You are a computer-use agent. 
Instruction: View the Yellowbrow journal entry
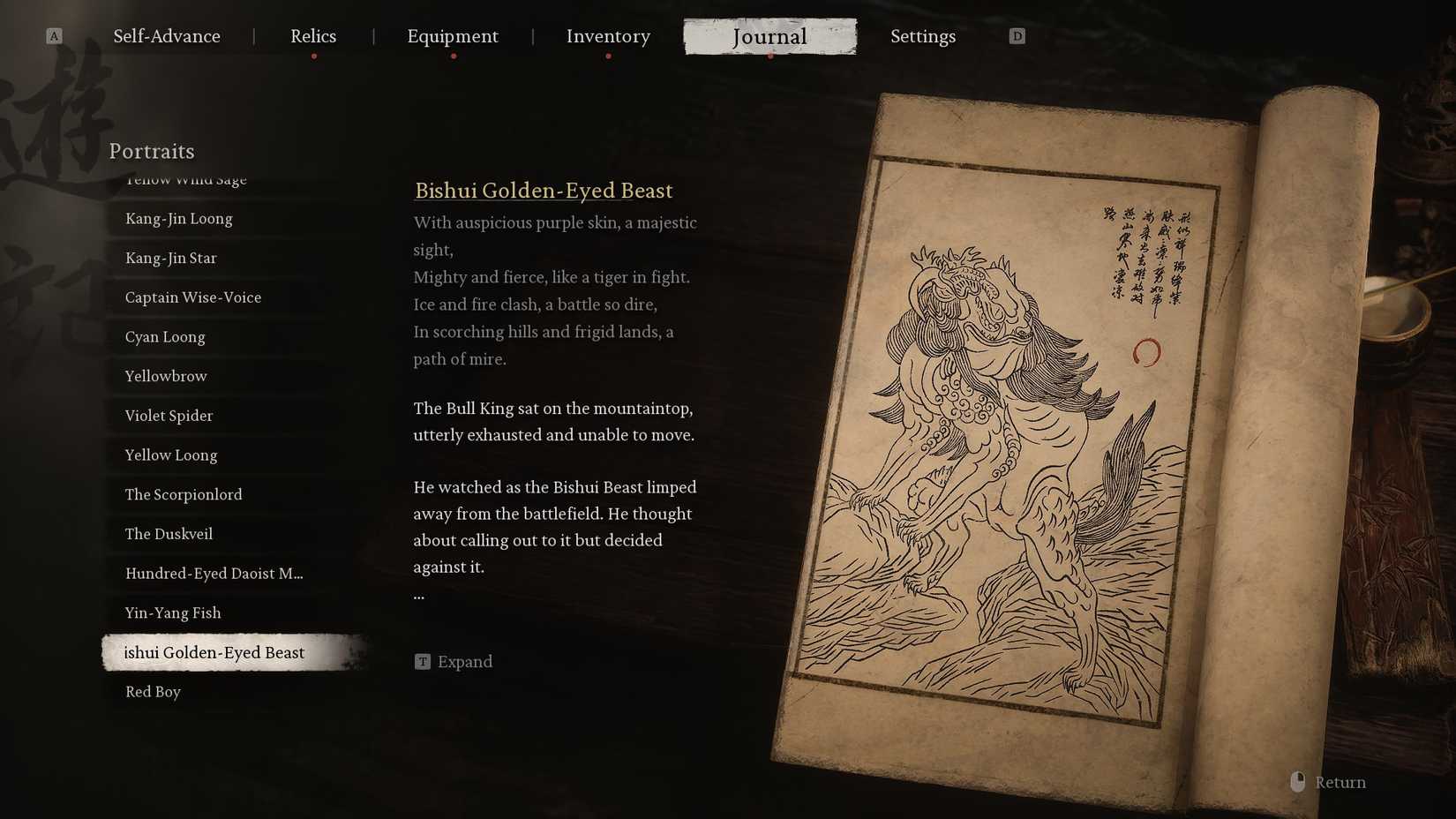[x=164, y=376]
